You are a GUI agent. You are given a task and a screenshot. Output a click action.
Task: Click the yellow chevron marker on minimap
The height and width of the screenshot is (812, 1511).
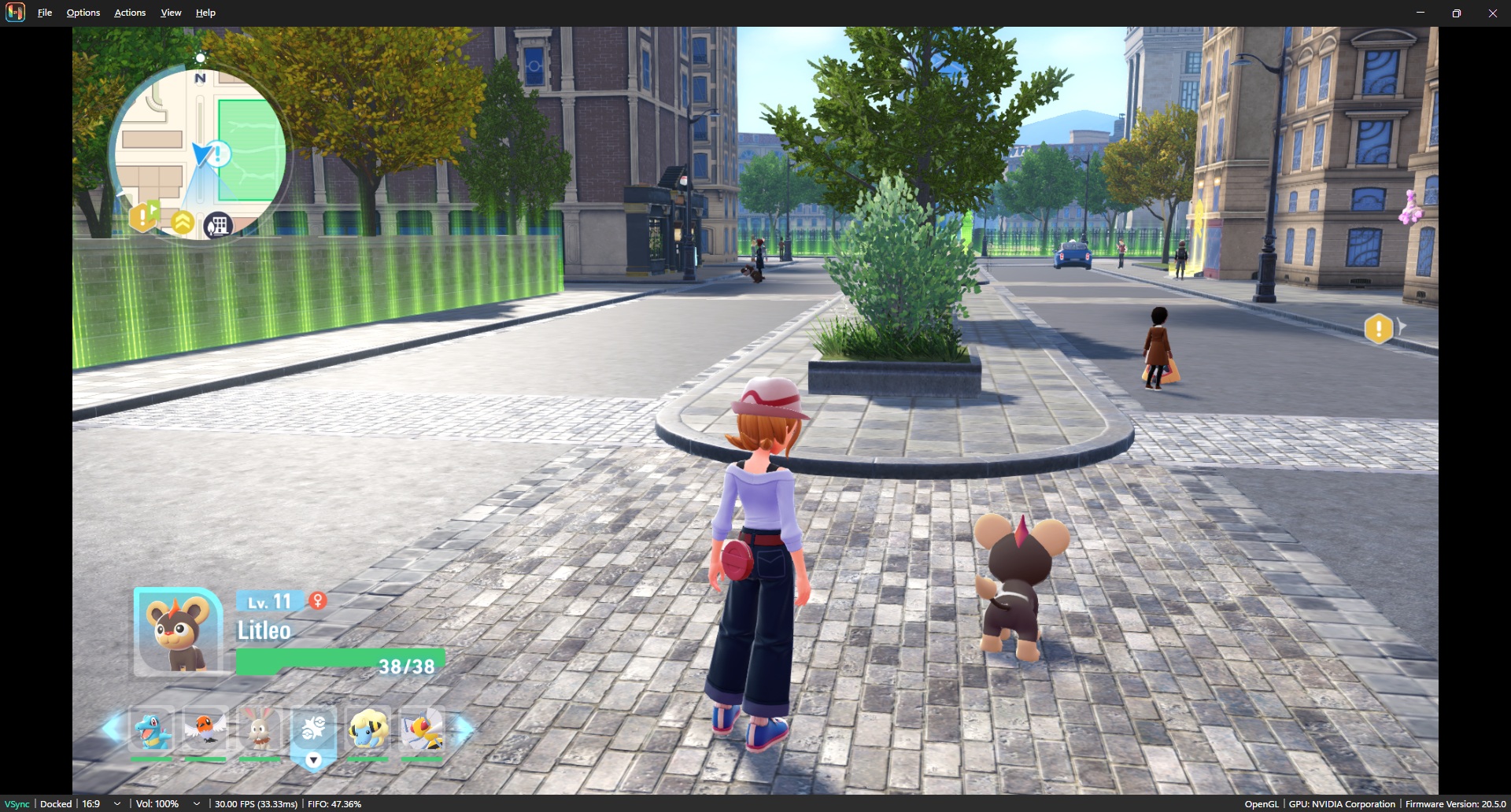[183, 223]
